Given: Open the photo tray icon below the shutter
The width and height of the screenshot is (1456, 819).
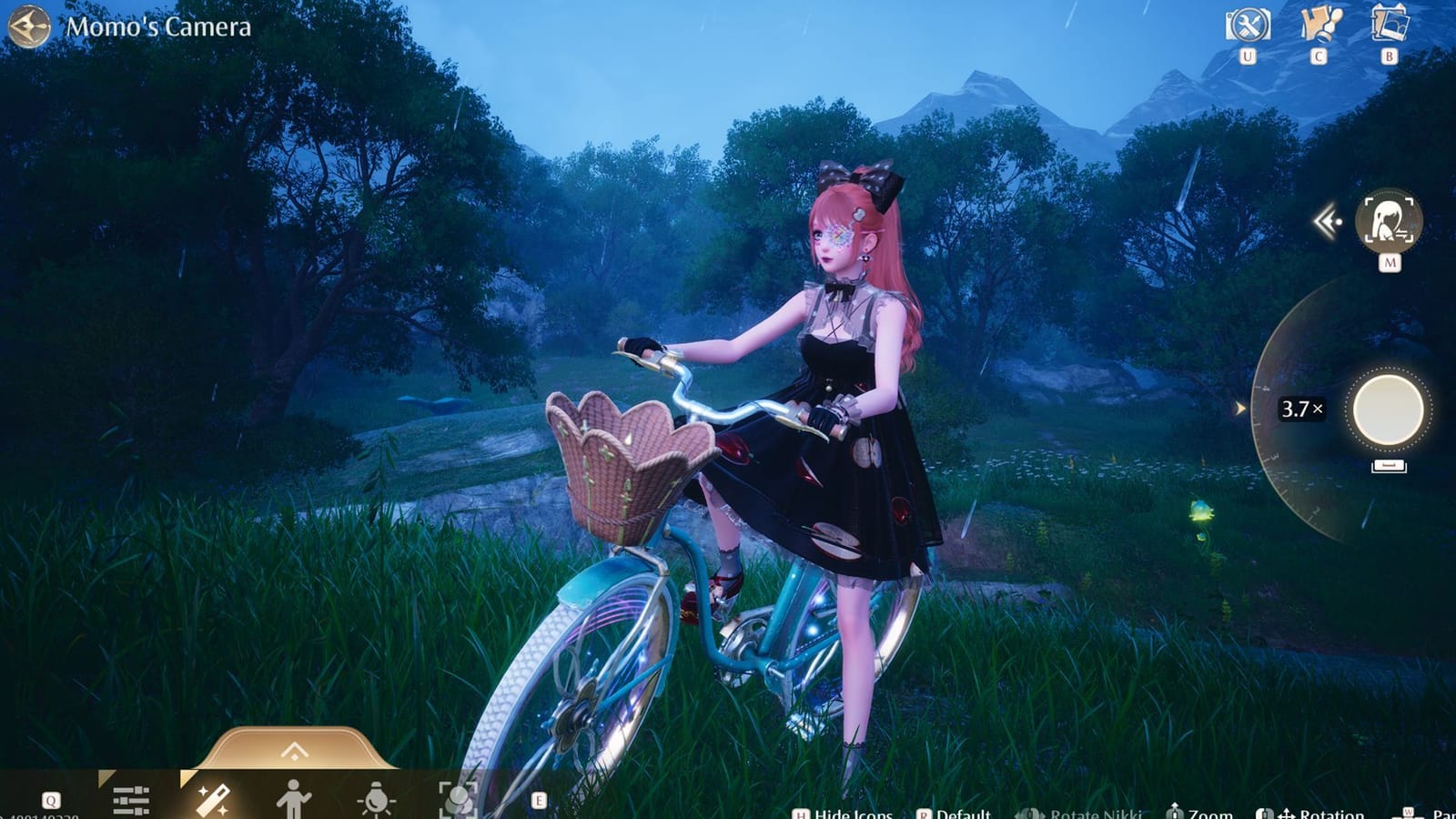Looking at the screenshot, I should tap(1389, 464).
